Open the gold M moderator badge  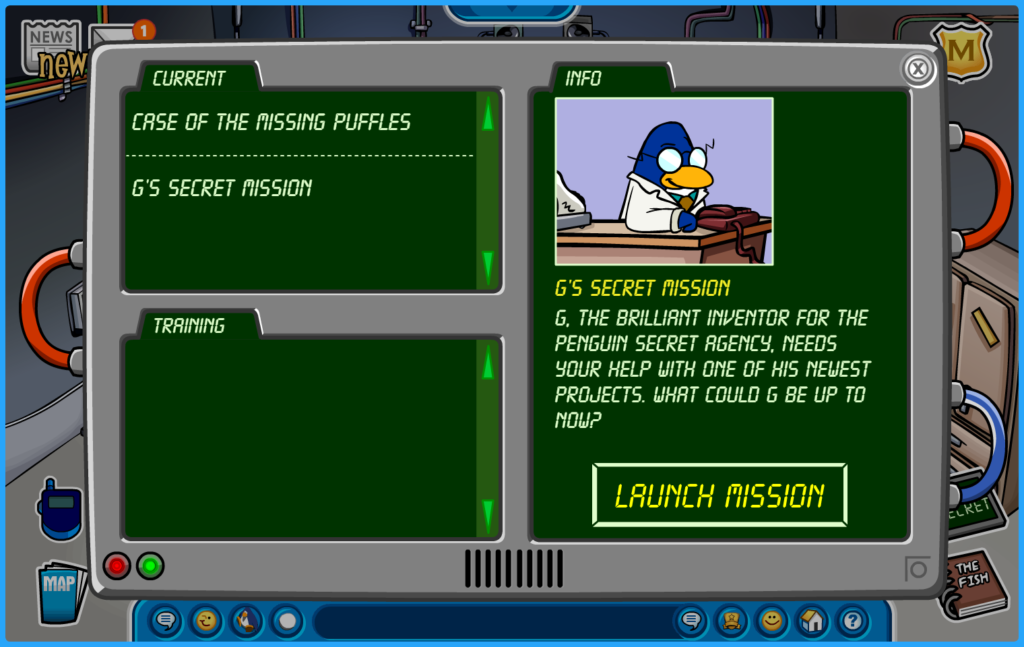[x=960, y=48]
